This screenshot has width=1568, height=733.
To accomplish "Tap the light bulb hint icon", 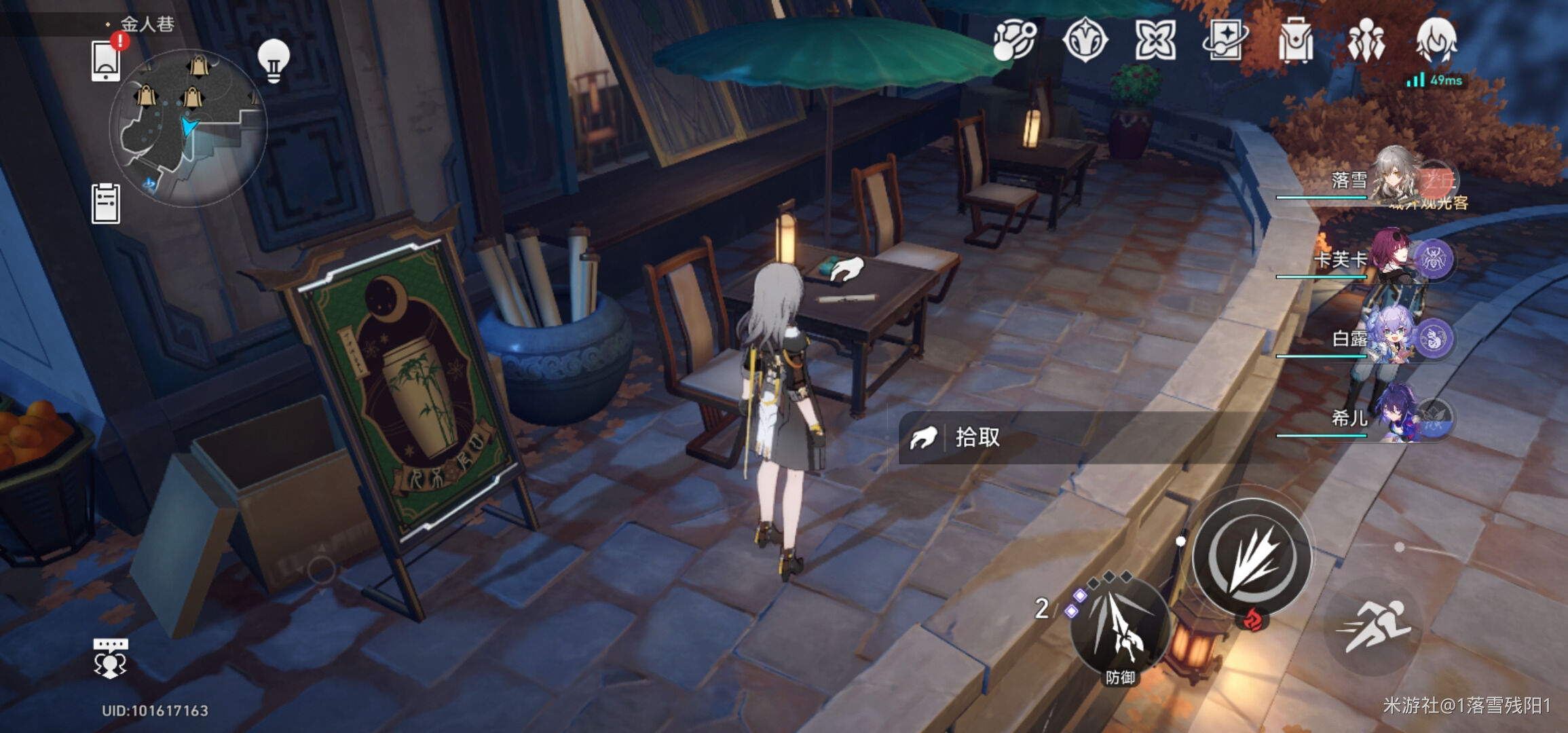I will (x=274, y=60).
